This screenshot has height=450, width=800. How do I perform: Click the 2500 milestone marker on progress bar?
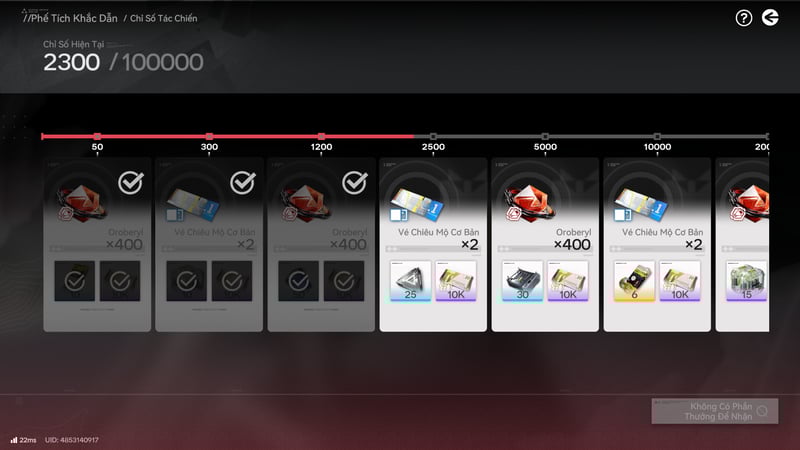coord(433,136)
